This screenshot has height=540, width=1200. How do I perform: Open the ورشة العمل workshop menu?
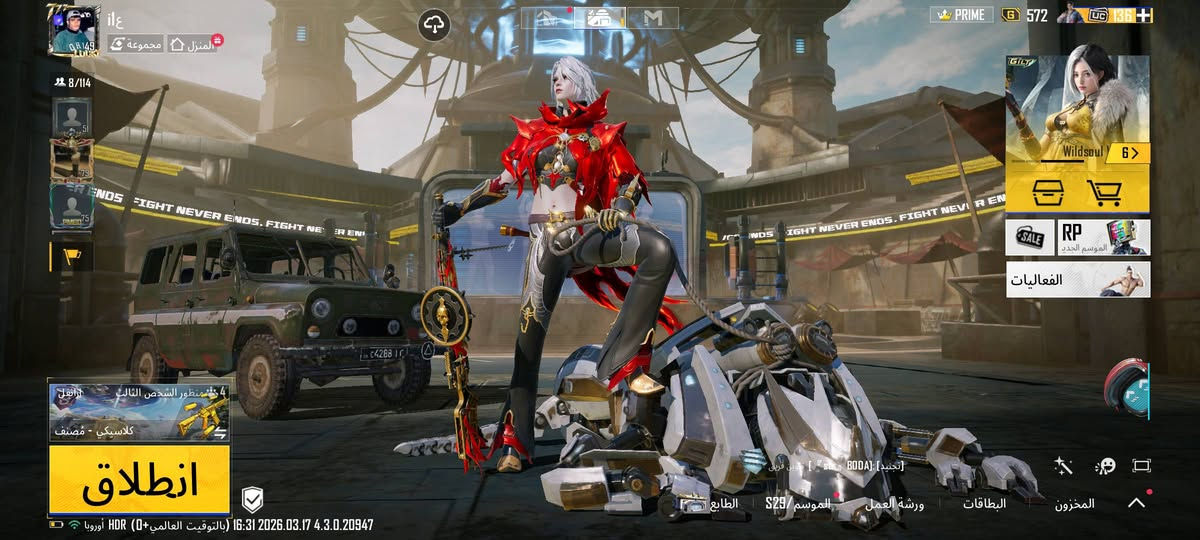pos(896,504)
